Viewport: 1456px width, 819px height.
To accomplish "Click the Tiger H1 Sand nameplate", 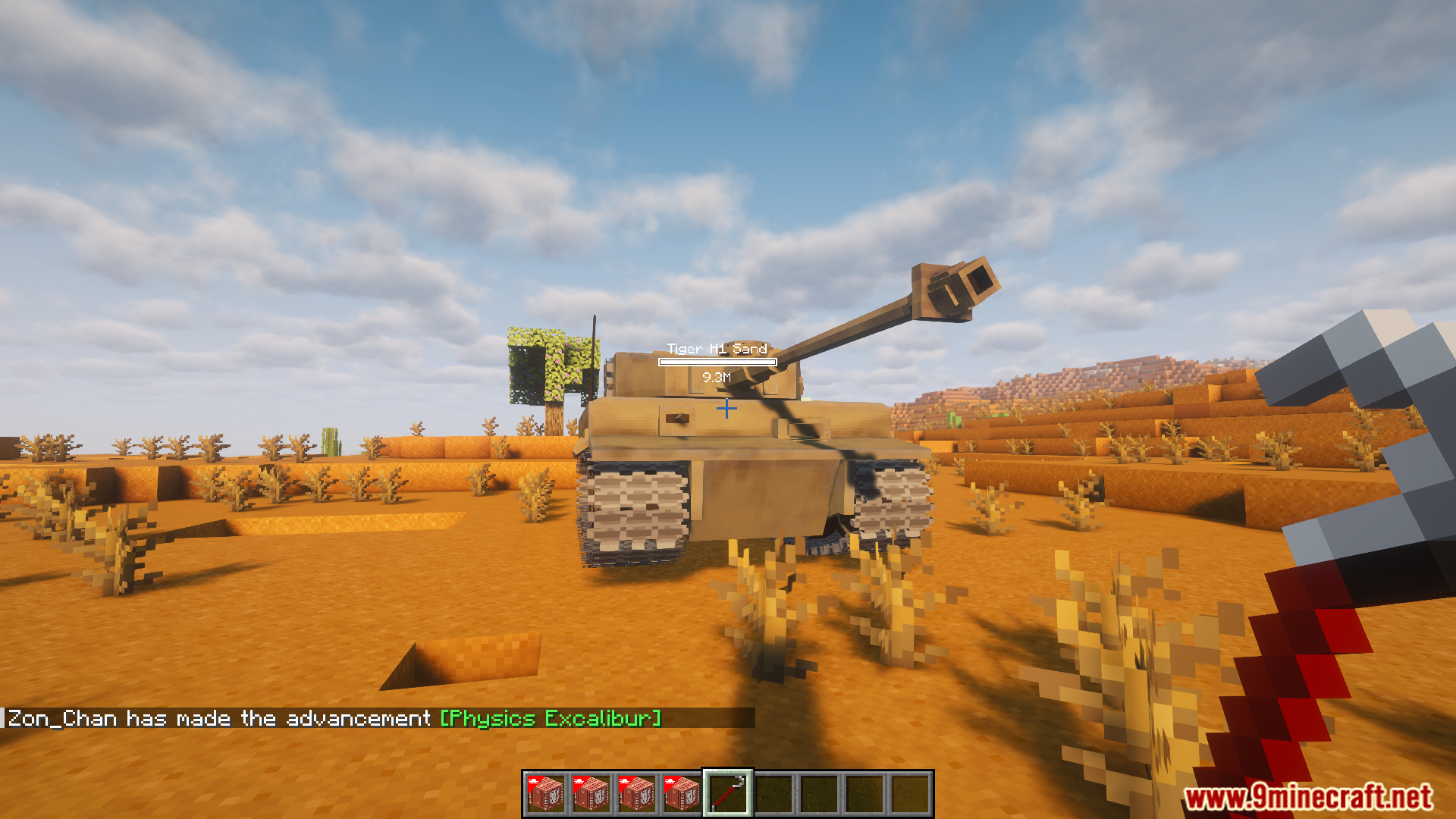I will 717,350.
